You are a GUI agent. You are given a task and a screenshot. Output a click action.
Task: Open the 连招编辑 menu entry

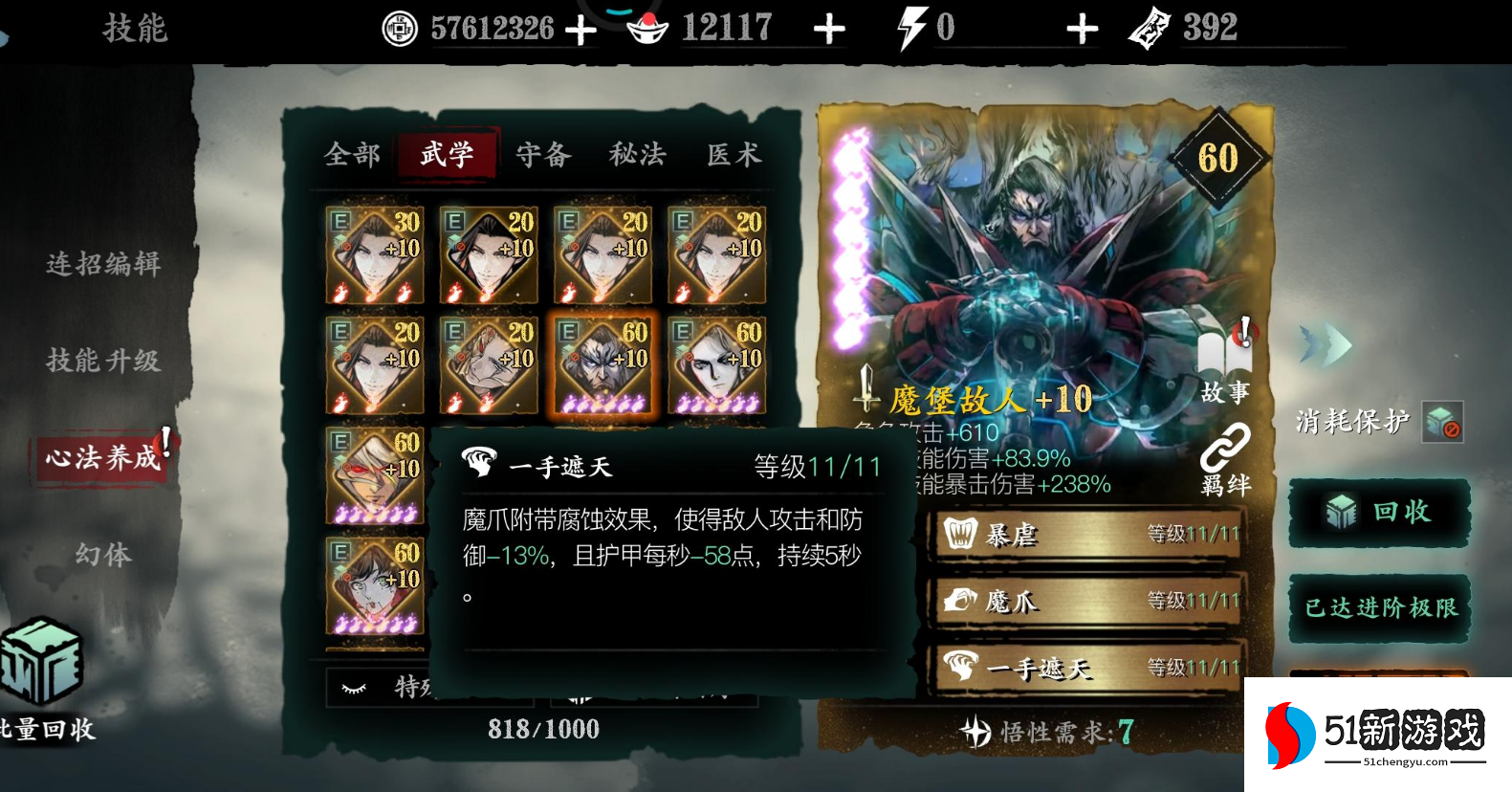[x=103, y=264]
